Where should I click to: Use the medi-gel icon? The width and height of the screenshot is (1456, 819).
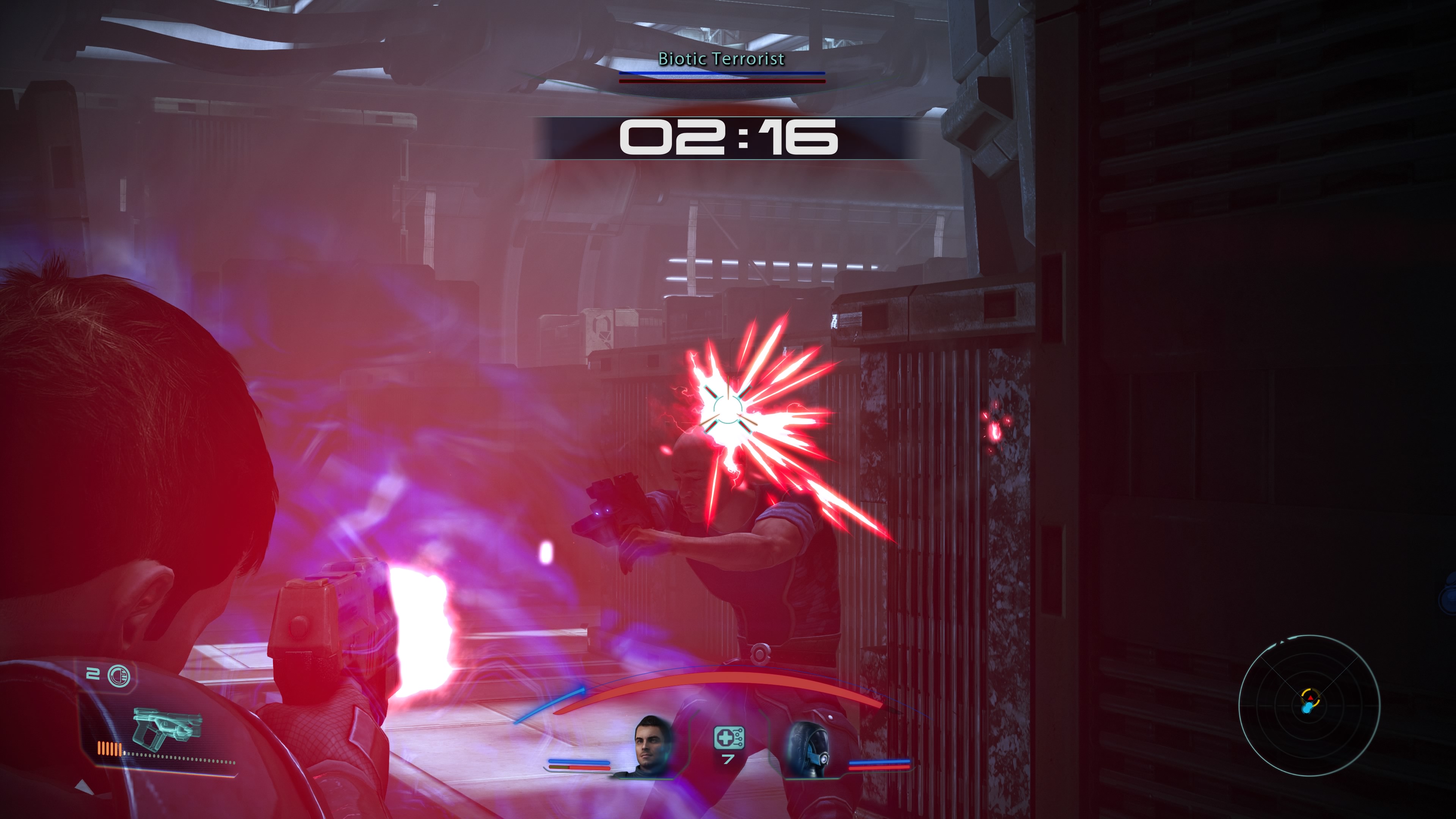click(x=728, y=738)
